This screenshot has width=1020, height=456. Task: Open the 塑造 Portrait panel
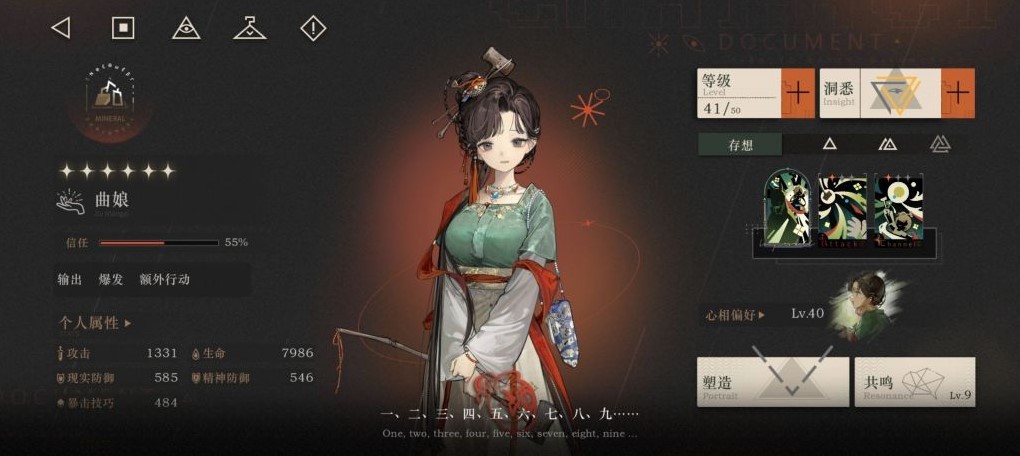tap(772, 382)
